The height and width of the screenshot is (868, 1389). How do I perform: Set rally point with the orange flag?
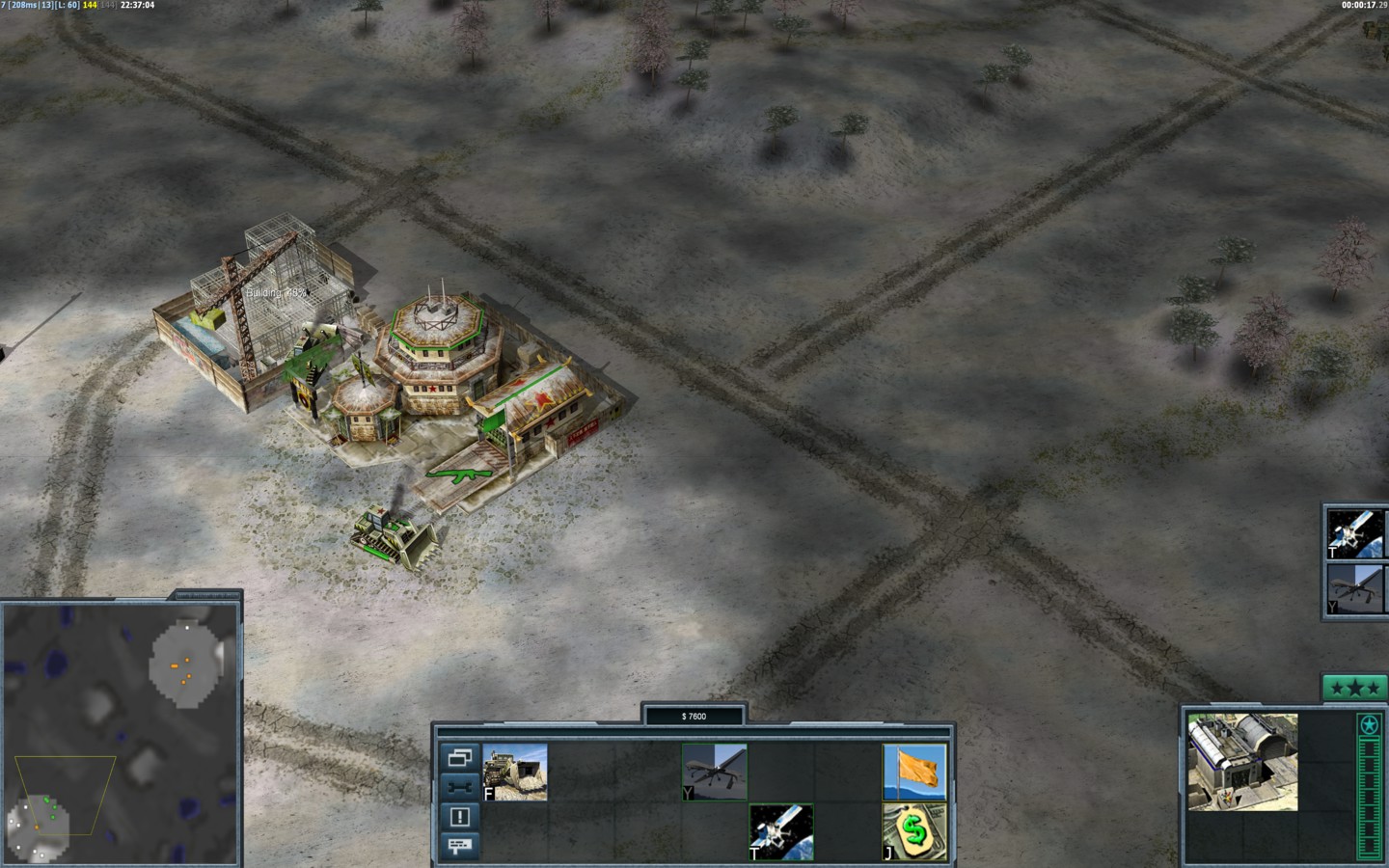pyautogui.click(x=914, y=772)
